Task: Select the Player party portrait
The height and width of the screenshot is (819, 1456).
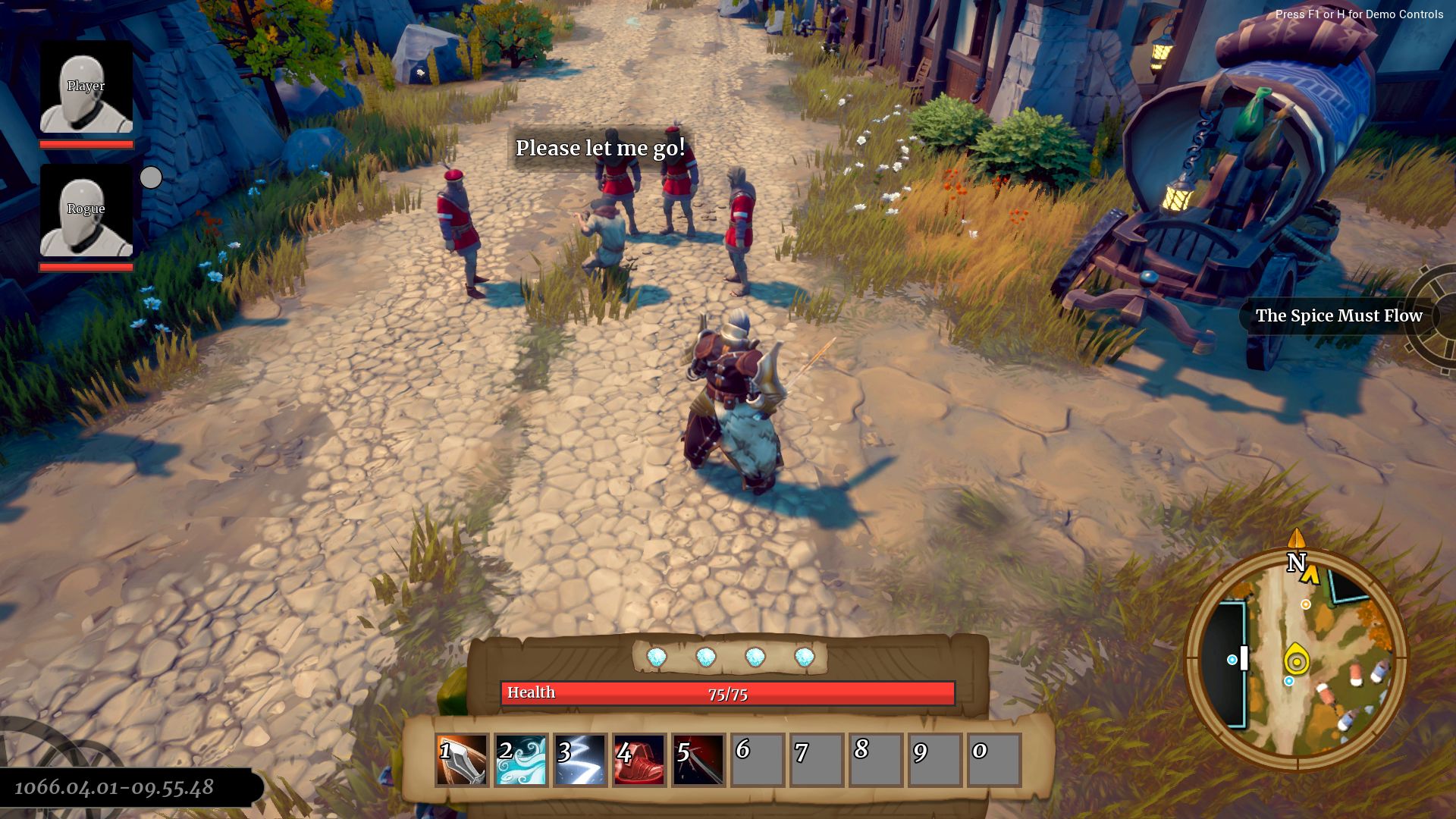Action: (x=86, y=87)
